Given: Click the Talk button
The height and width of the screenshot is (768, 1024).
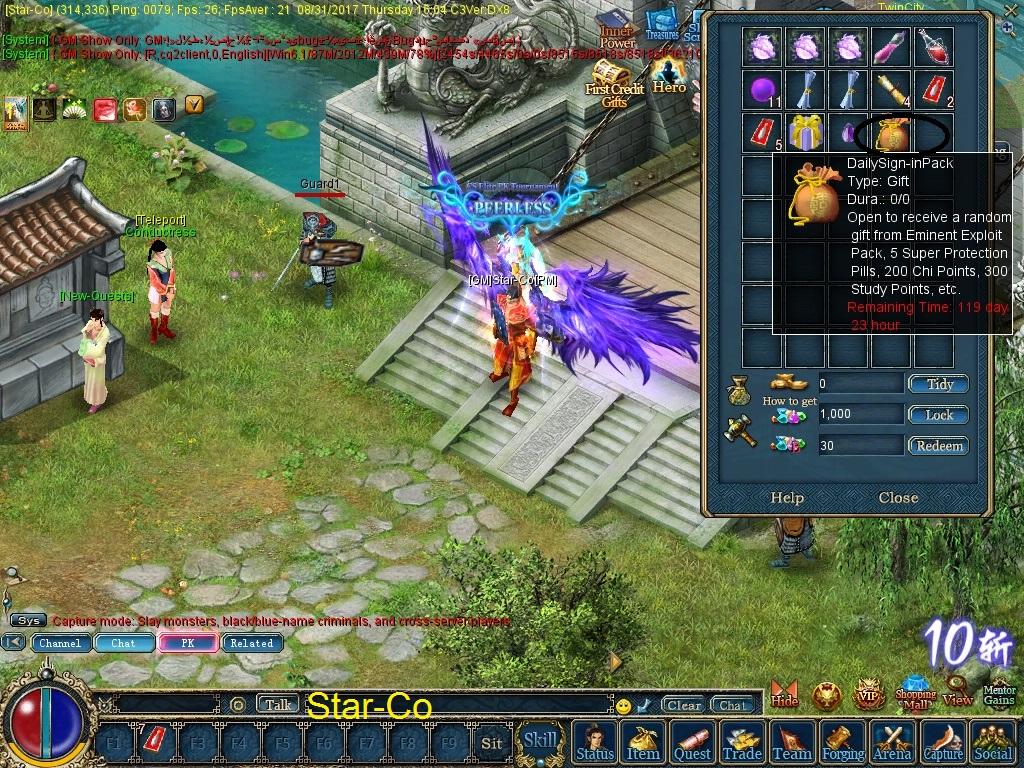Looking at the screenshot, I should point(279,705).
